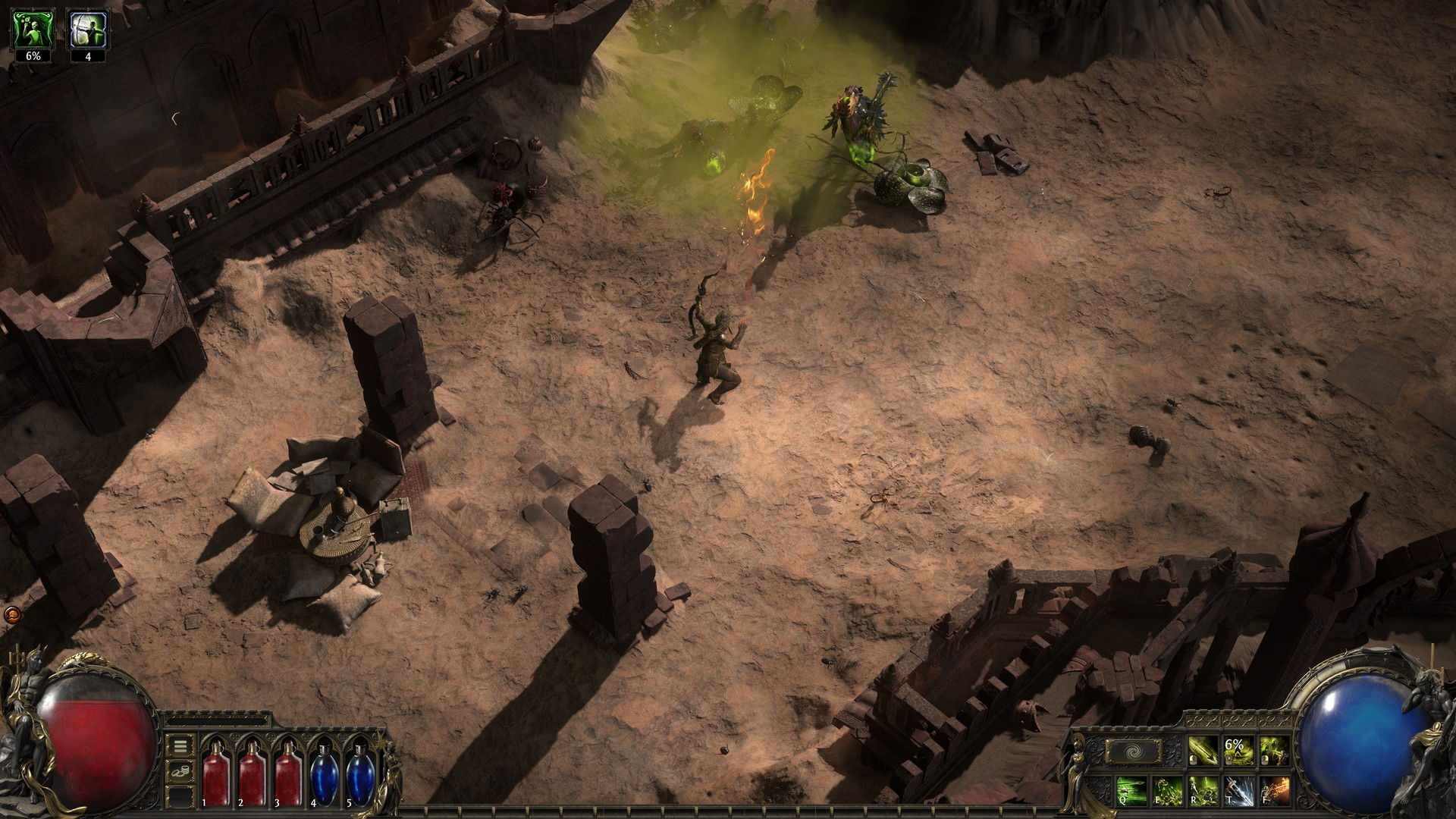Activate the T ice arrow skill
Image resolution: width=1456 pixels, height=819 pixels.
pyautogui.click(x=1239, y=790)
